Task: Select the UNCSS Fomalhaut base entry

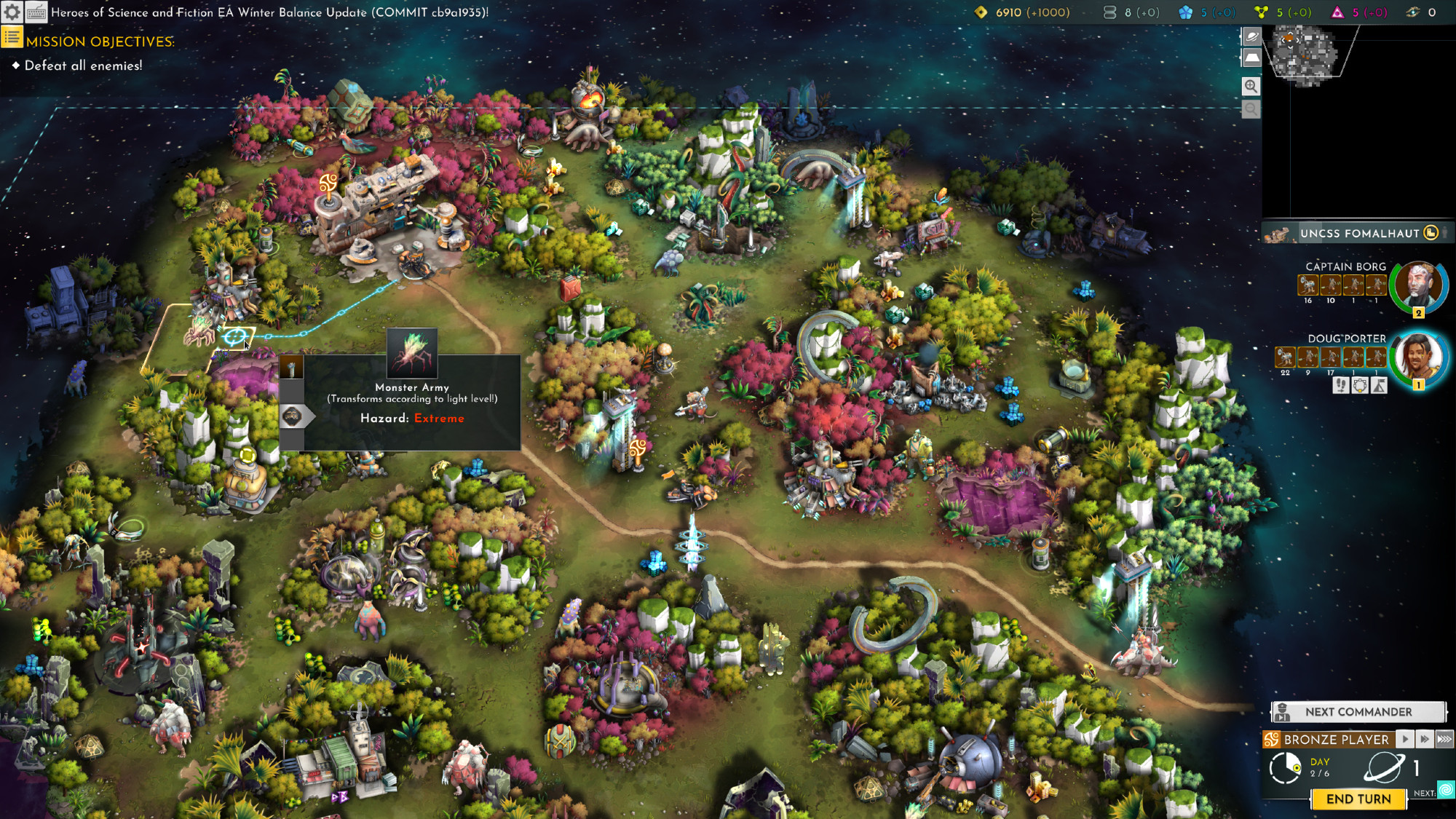Action: 1358,233
